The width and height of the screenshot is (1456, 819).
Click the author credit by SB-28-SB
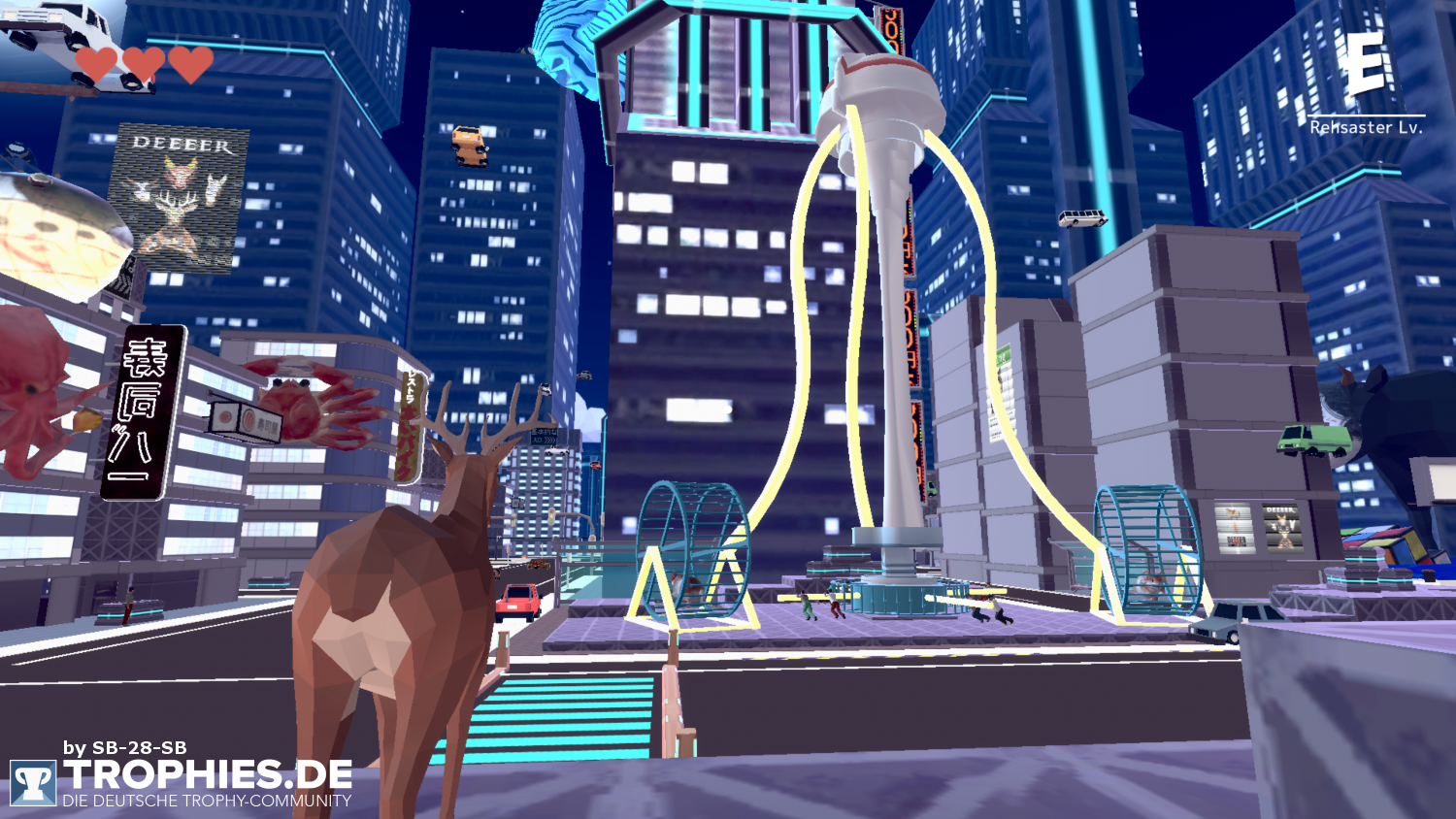[122, 748]
